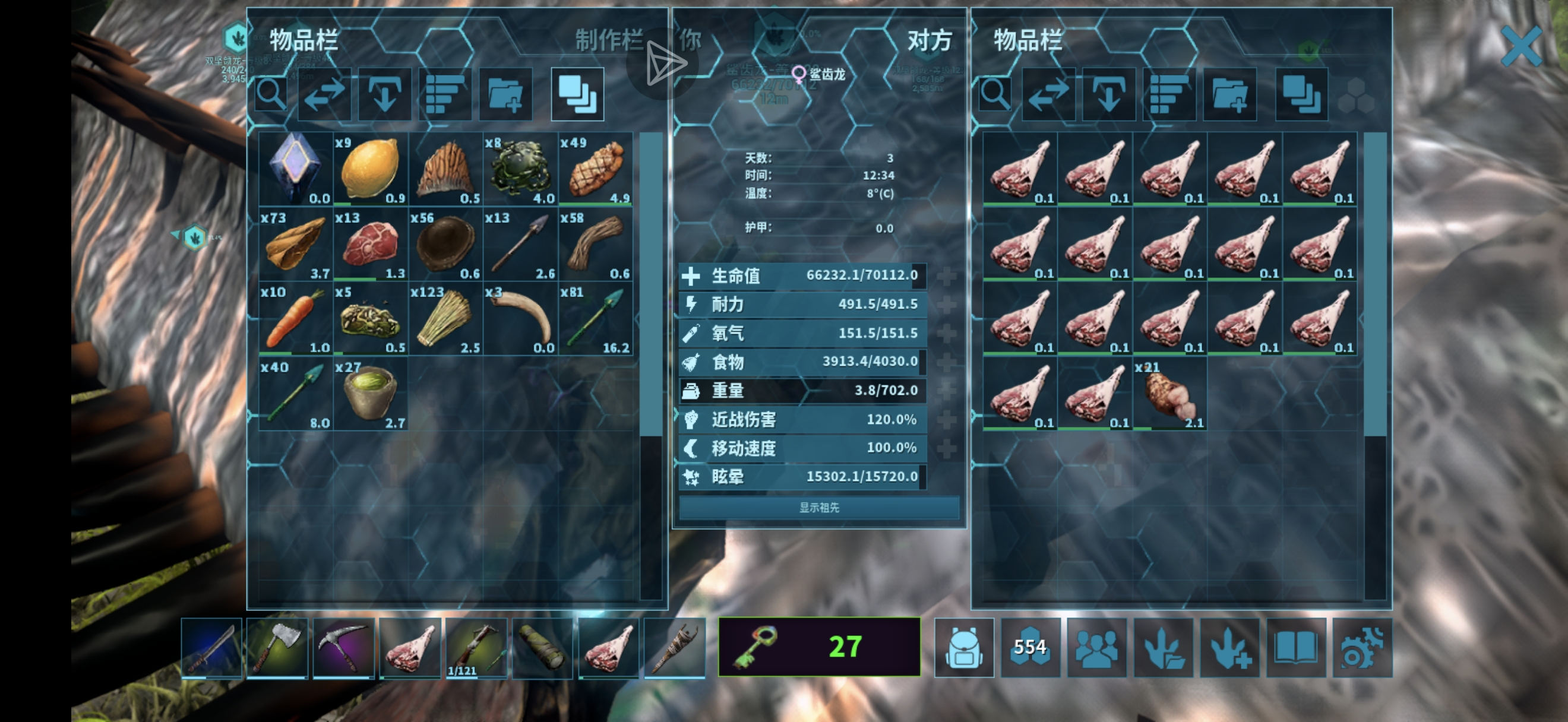Switch to the 你 stats tab
1568x722 pixels.
tap(690, 41)
